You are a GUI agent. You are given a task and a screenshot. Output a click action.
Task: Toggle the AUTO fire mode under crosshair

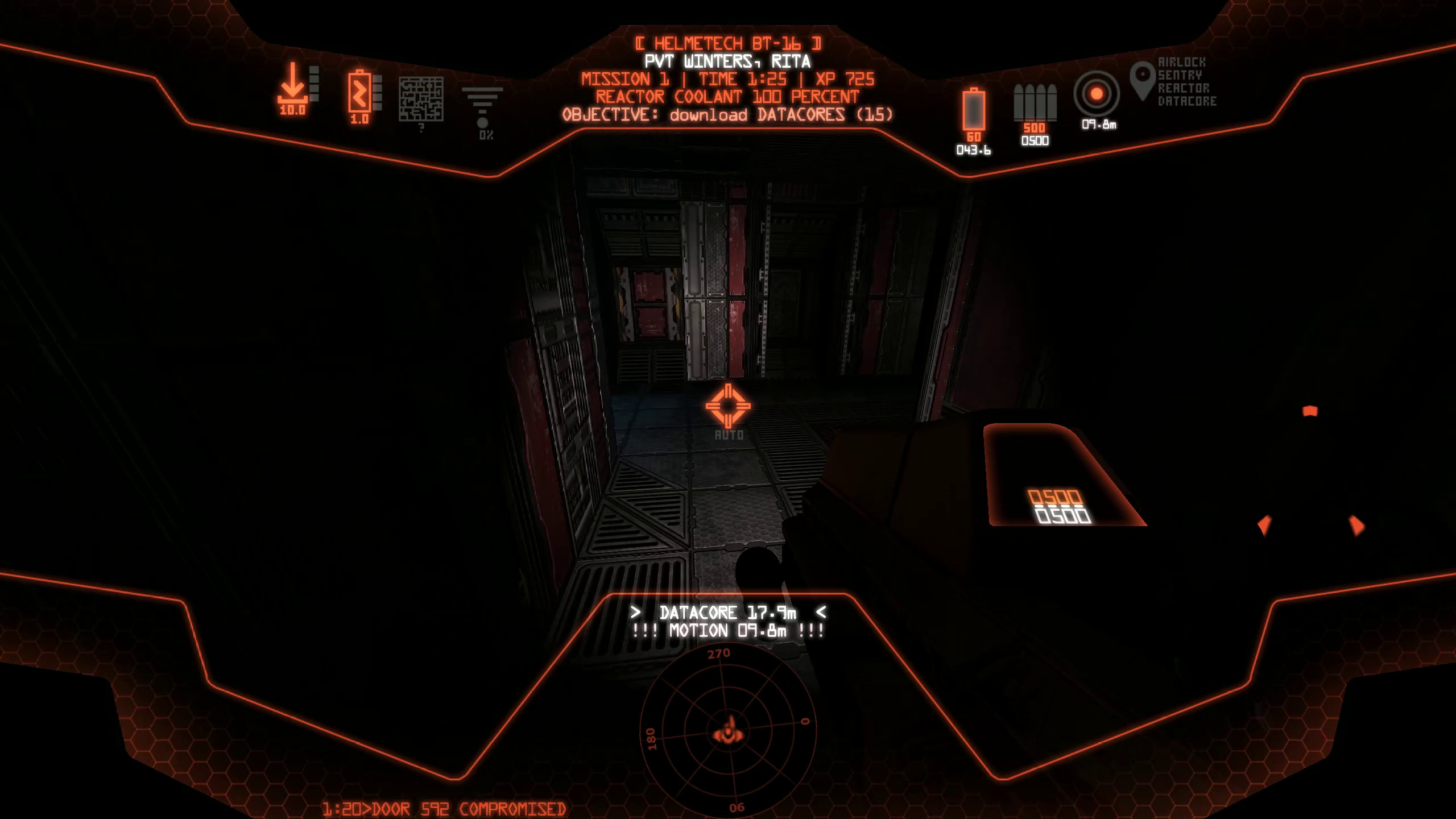tap(729, 436)
